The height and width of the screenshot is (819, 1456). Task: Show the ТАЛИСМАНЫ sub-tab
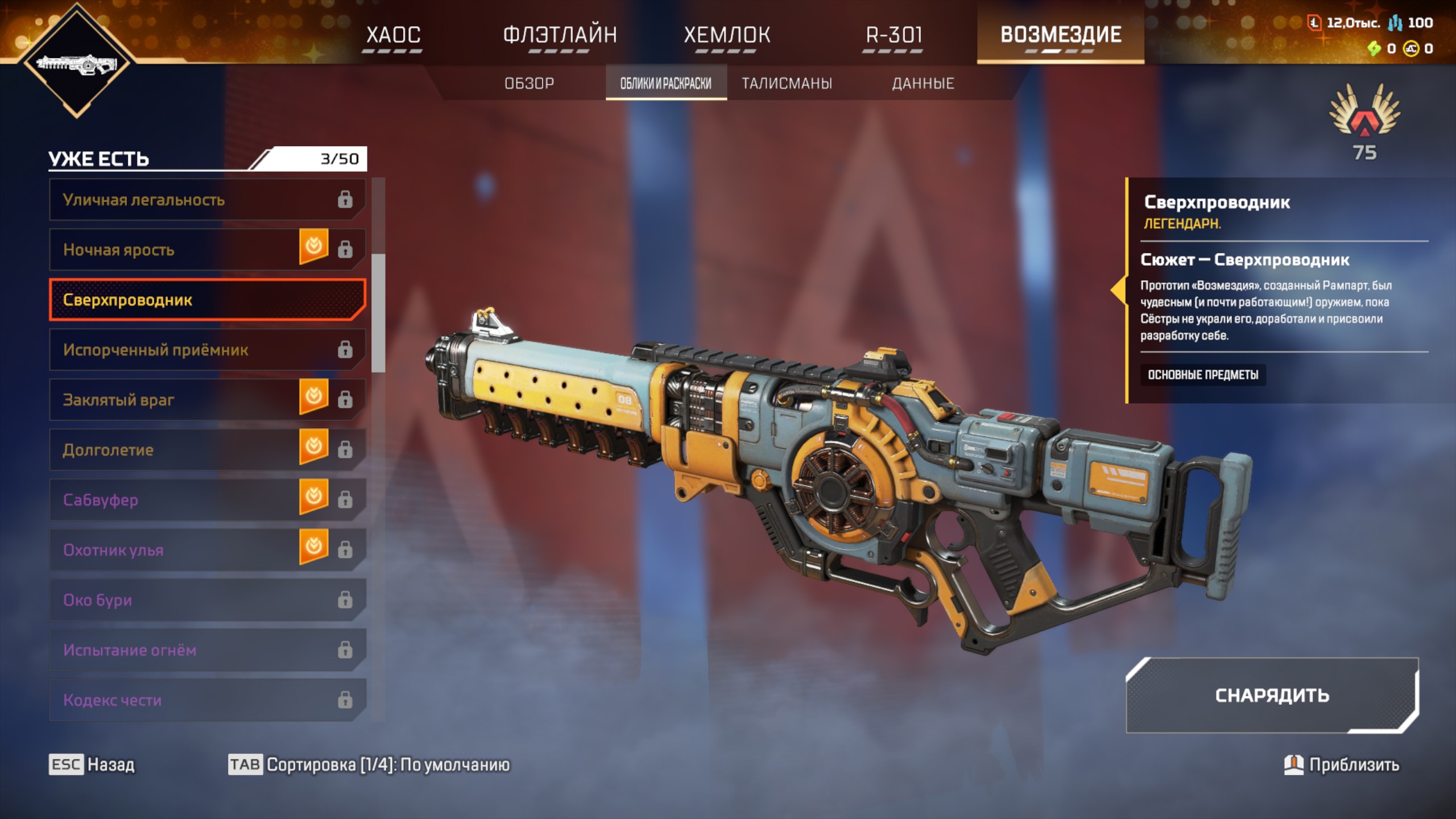[x=787, y=84]
